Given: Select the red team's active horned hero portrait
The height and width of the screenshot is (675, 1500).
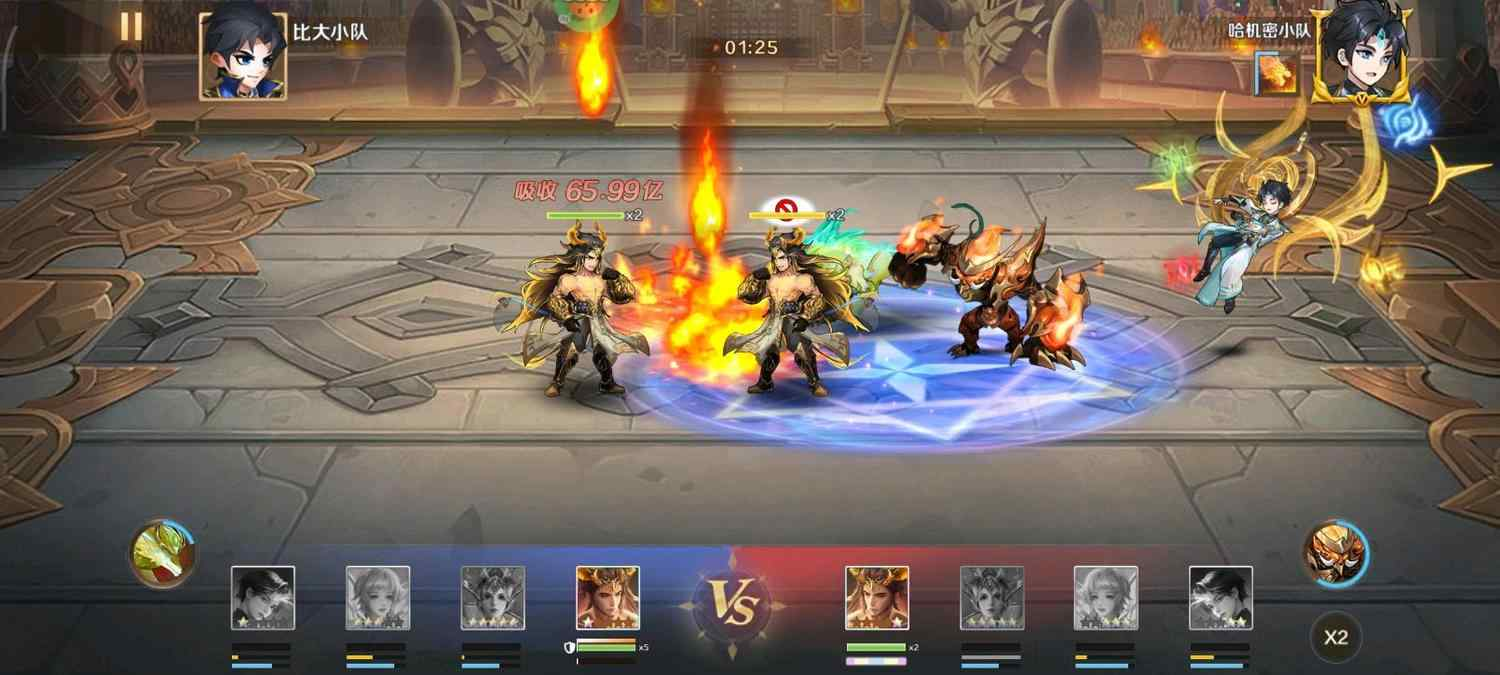Looking at the screenshot, I should coord(877,598).
